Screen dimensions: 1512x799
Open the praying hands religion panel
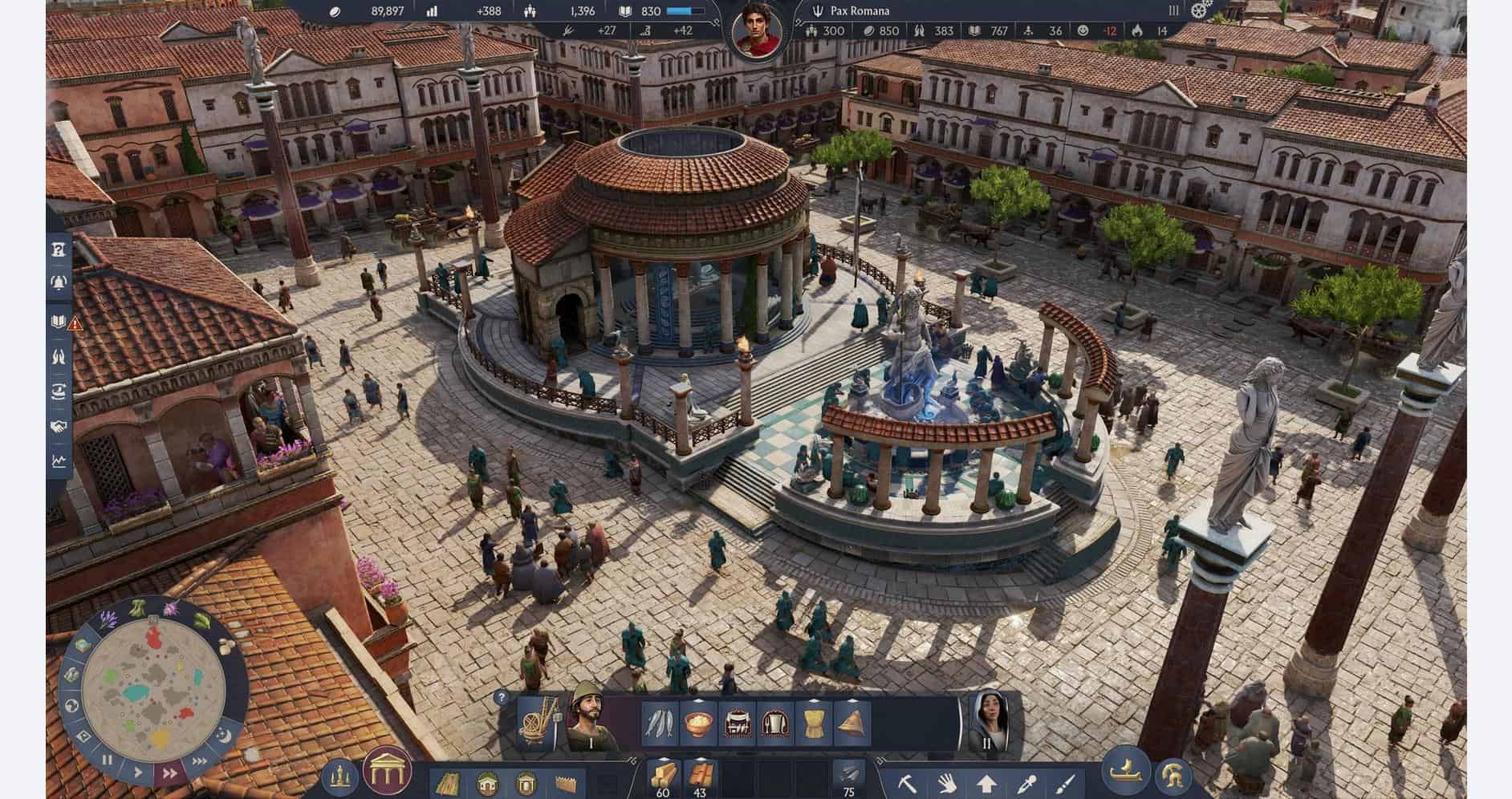[x=59, y=356]
